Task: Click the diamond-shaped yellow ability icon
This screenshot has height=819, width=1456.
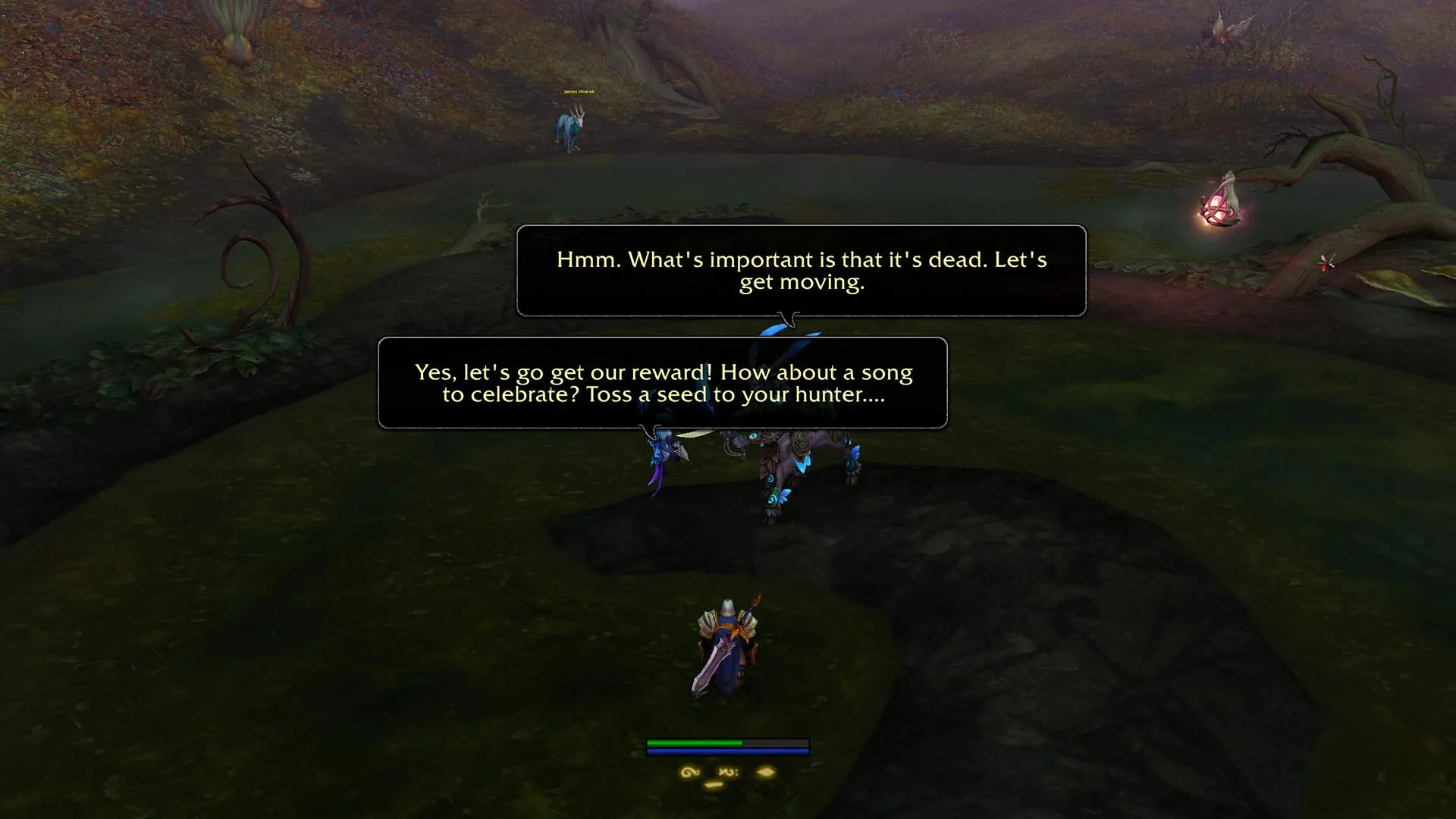Action: point(765,772)
